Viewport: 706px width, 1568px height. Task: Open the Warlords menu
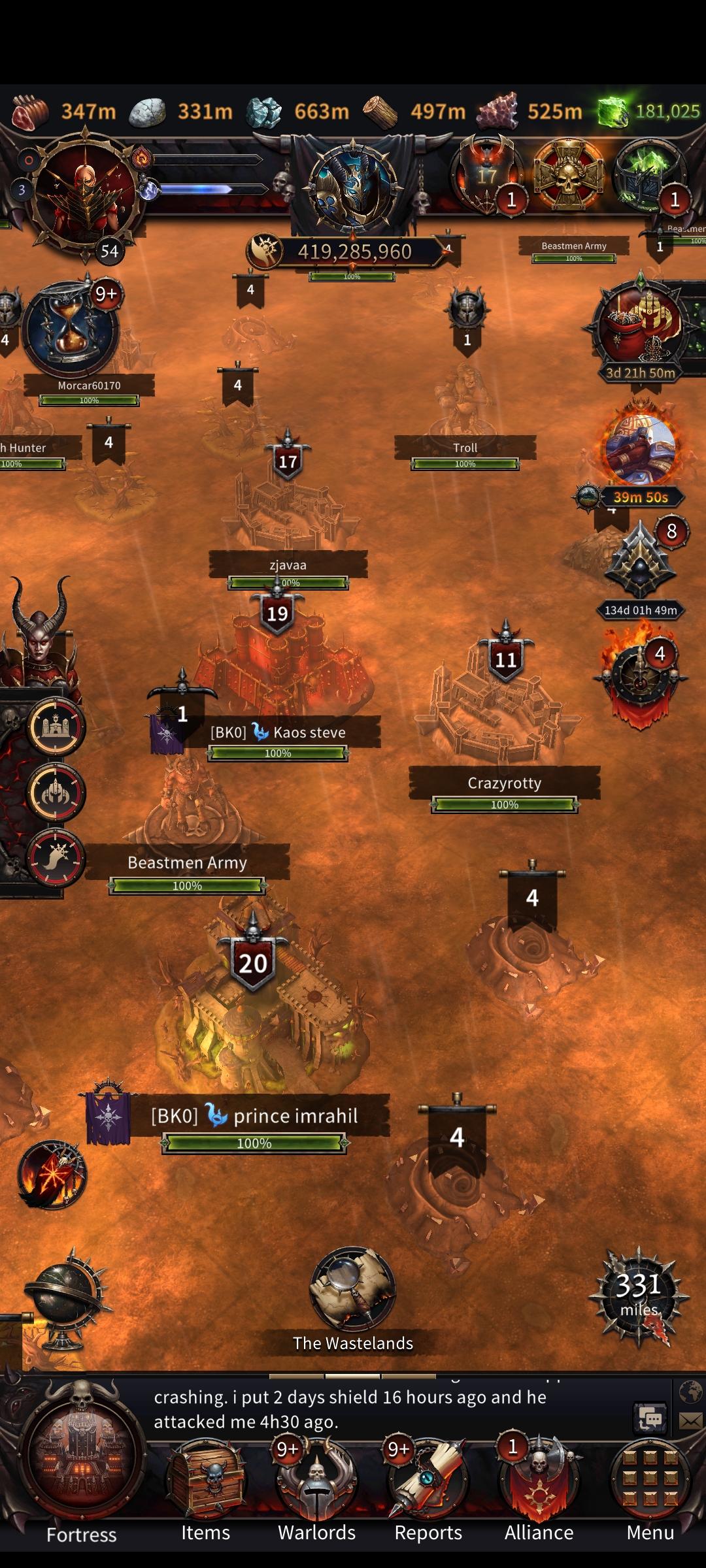317,1480
